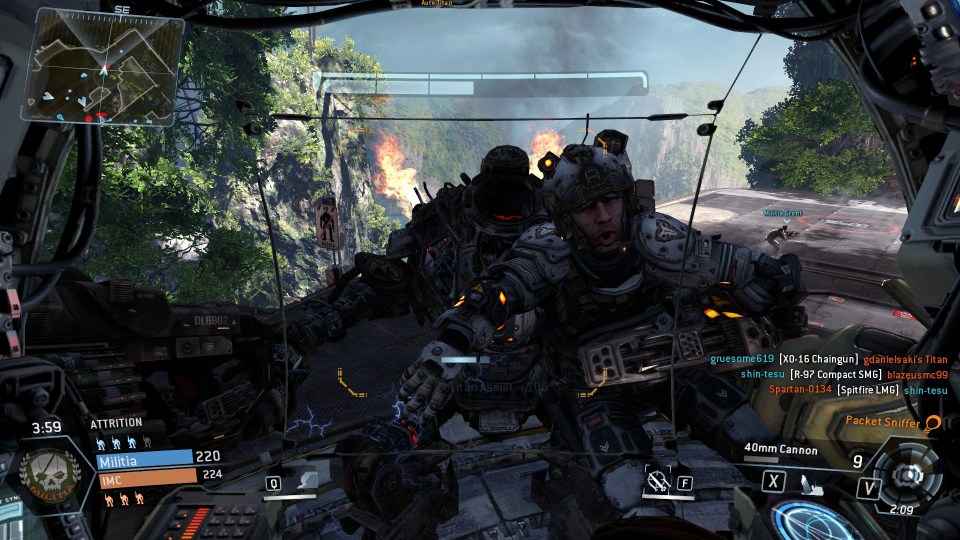Use the ordnance icon beside X
Image resolution: width=960 pixels, height=540 pixels.
812,484
